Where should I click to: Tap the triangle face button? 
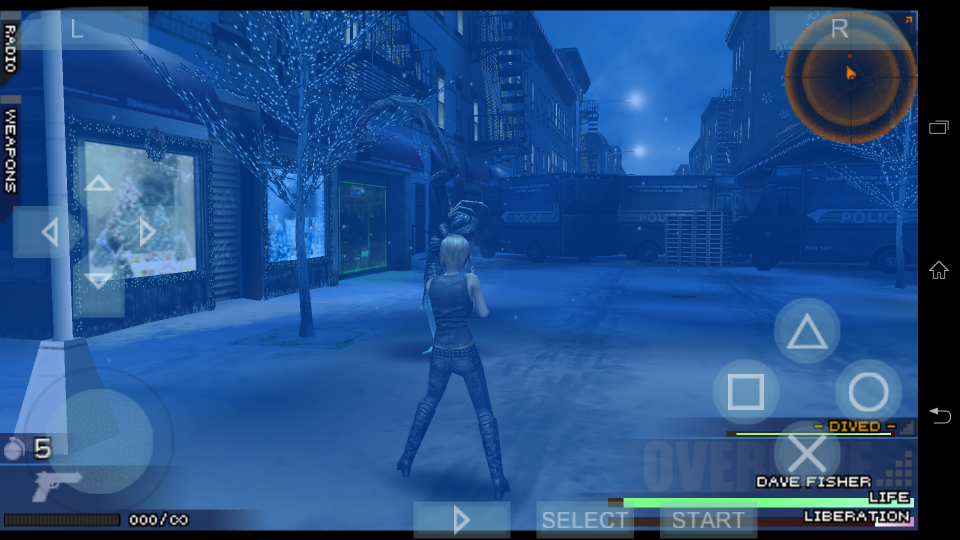(807, 331)
